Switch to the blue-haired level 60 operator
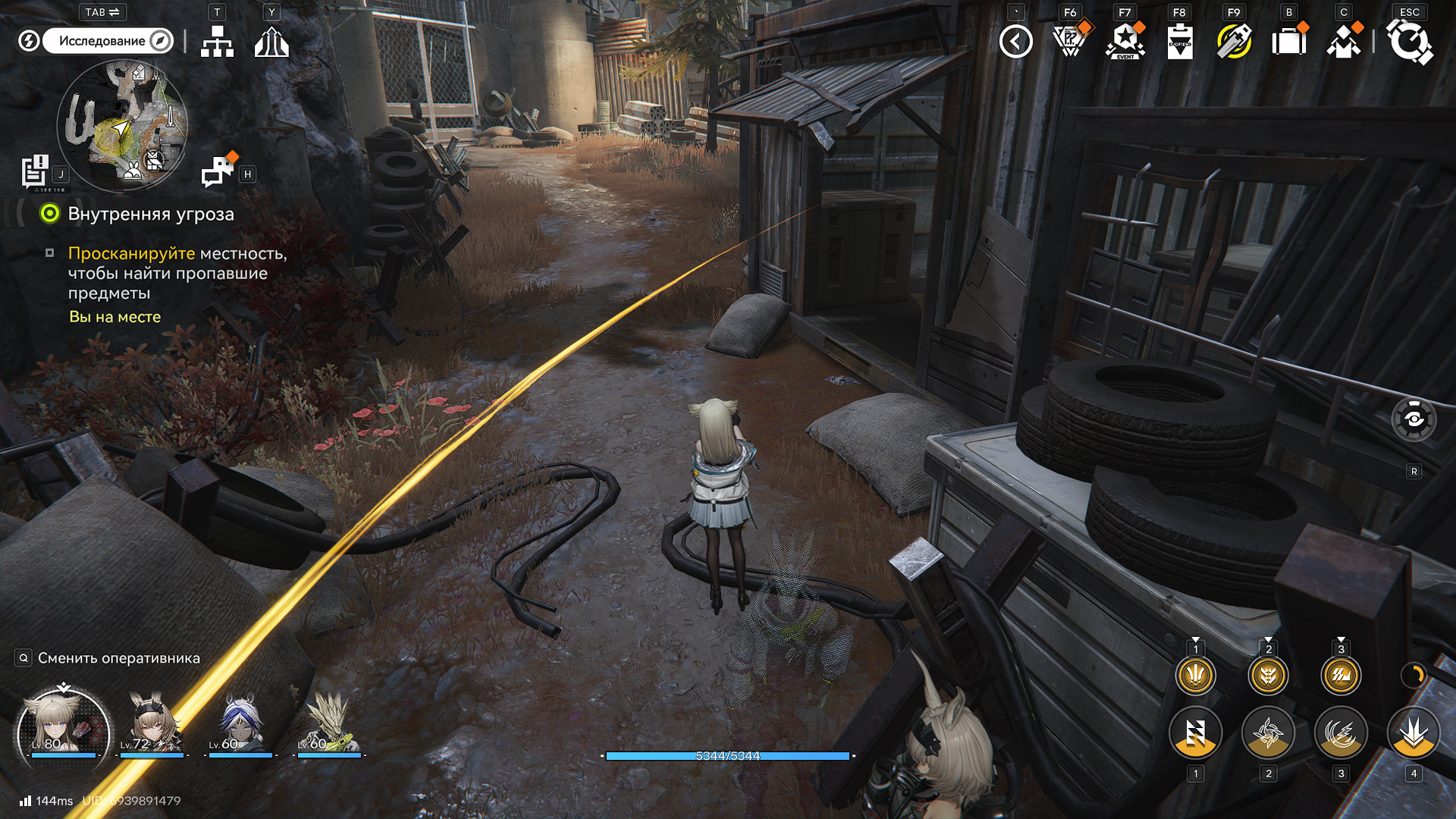 point(240,724)
